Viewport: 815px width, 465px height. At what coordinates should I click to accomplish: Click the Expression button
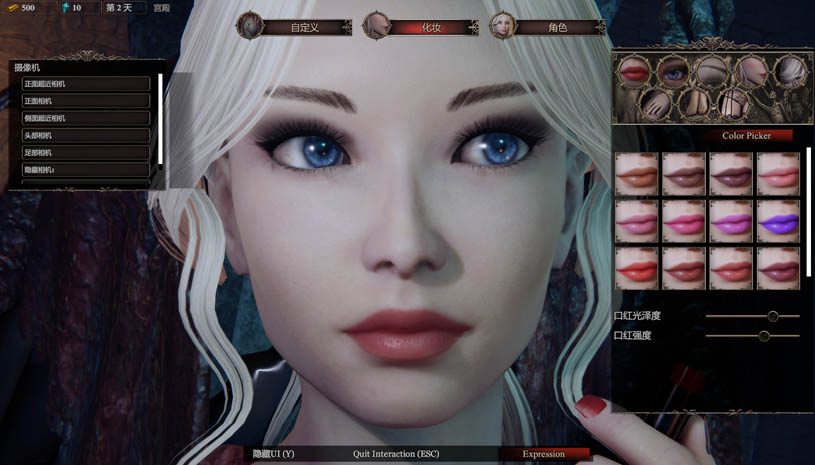pos(543,454)
